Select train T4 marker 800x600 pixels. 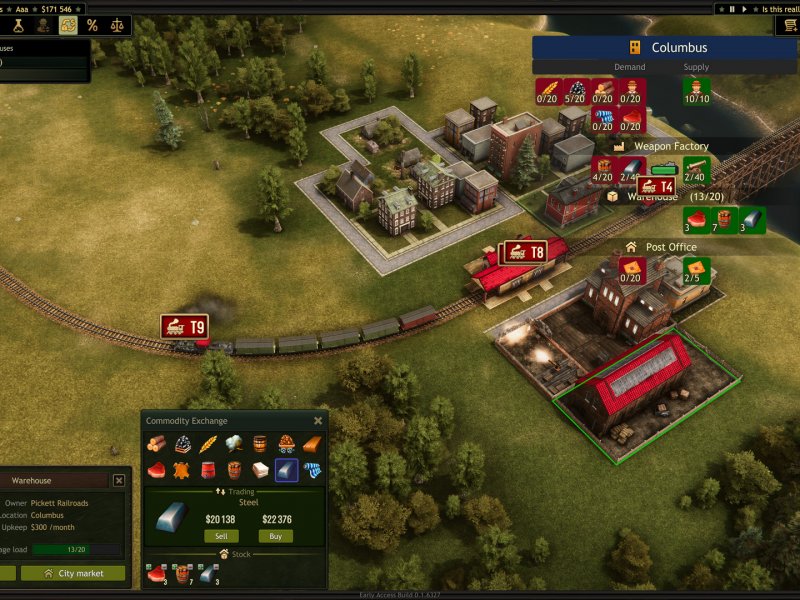click(656, 186)
